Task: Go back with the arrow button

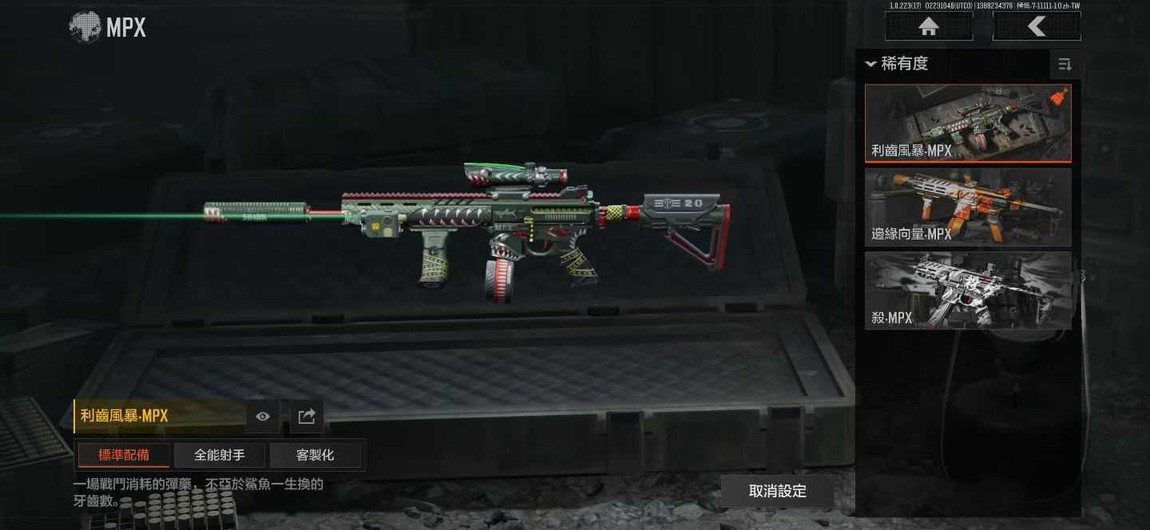Action: [x=1036, y=27]
